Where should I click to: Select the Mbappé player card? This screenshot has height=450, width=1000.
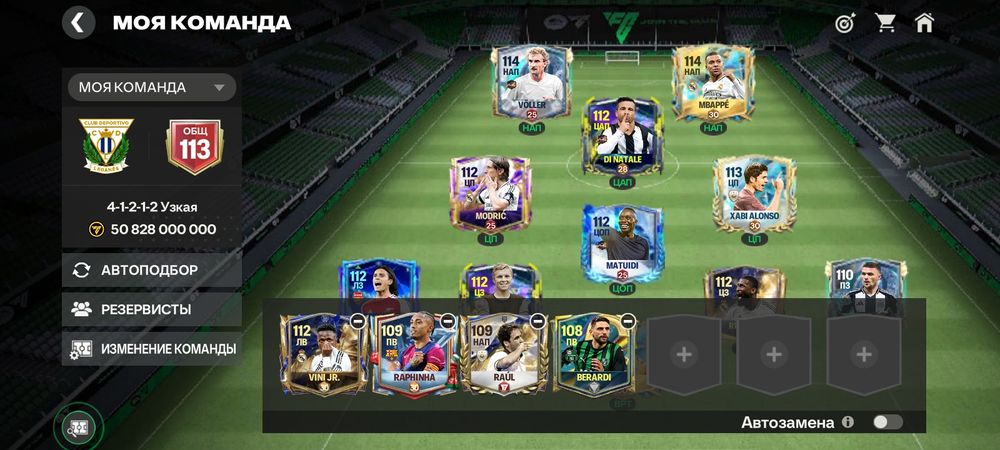(x=712, y=84)
